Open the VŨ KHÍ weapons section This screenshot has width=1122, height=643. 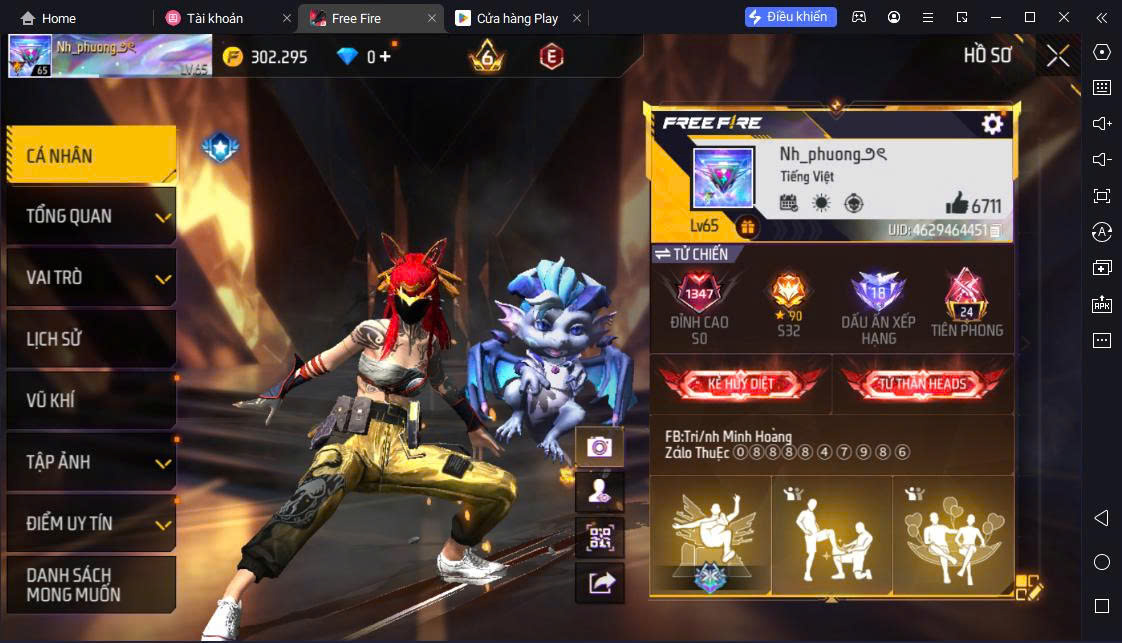[91, 401]
